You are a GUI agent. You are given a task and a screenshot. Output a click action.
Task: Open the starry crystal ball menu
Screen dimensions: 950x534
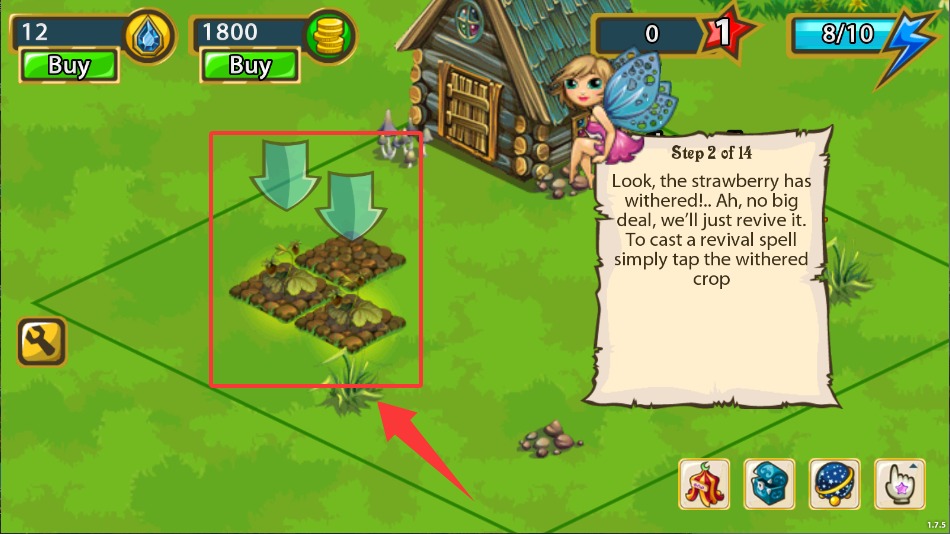[834, 484]
